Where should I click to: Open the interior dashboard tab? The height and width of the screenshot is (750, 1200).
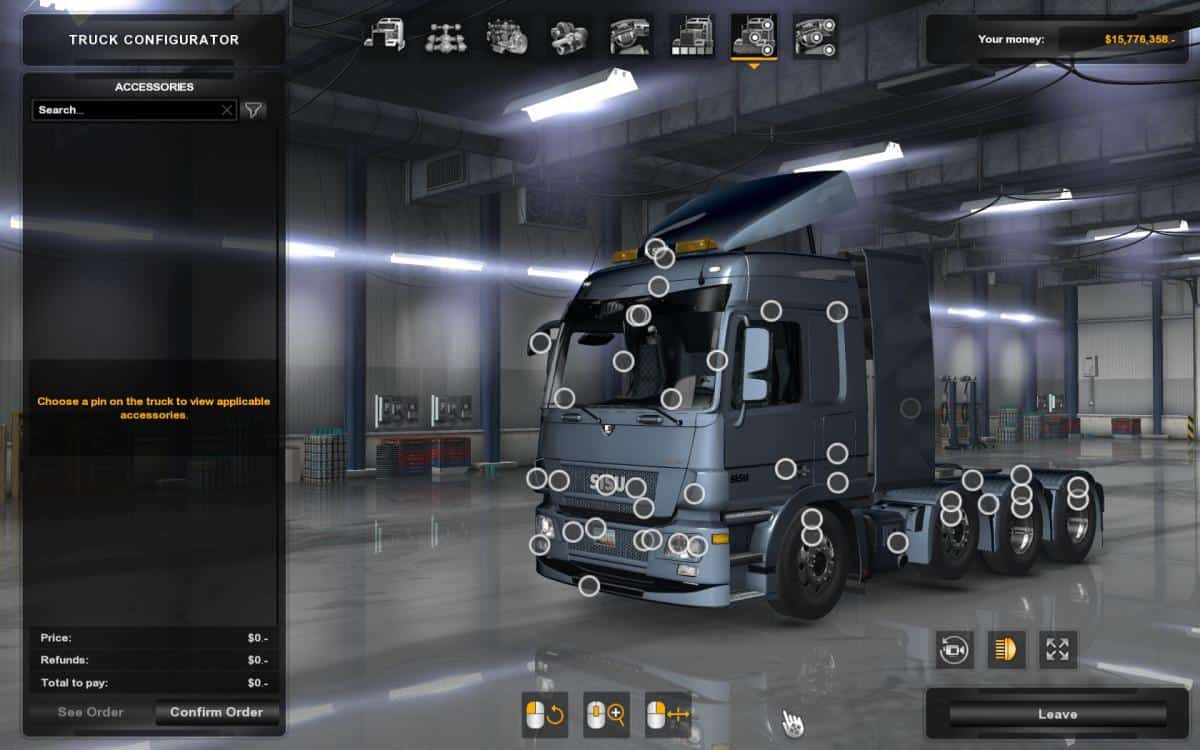point(630,37)
